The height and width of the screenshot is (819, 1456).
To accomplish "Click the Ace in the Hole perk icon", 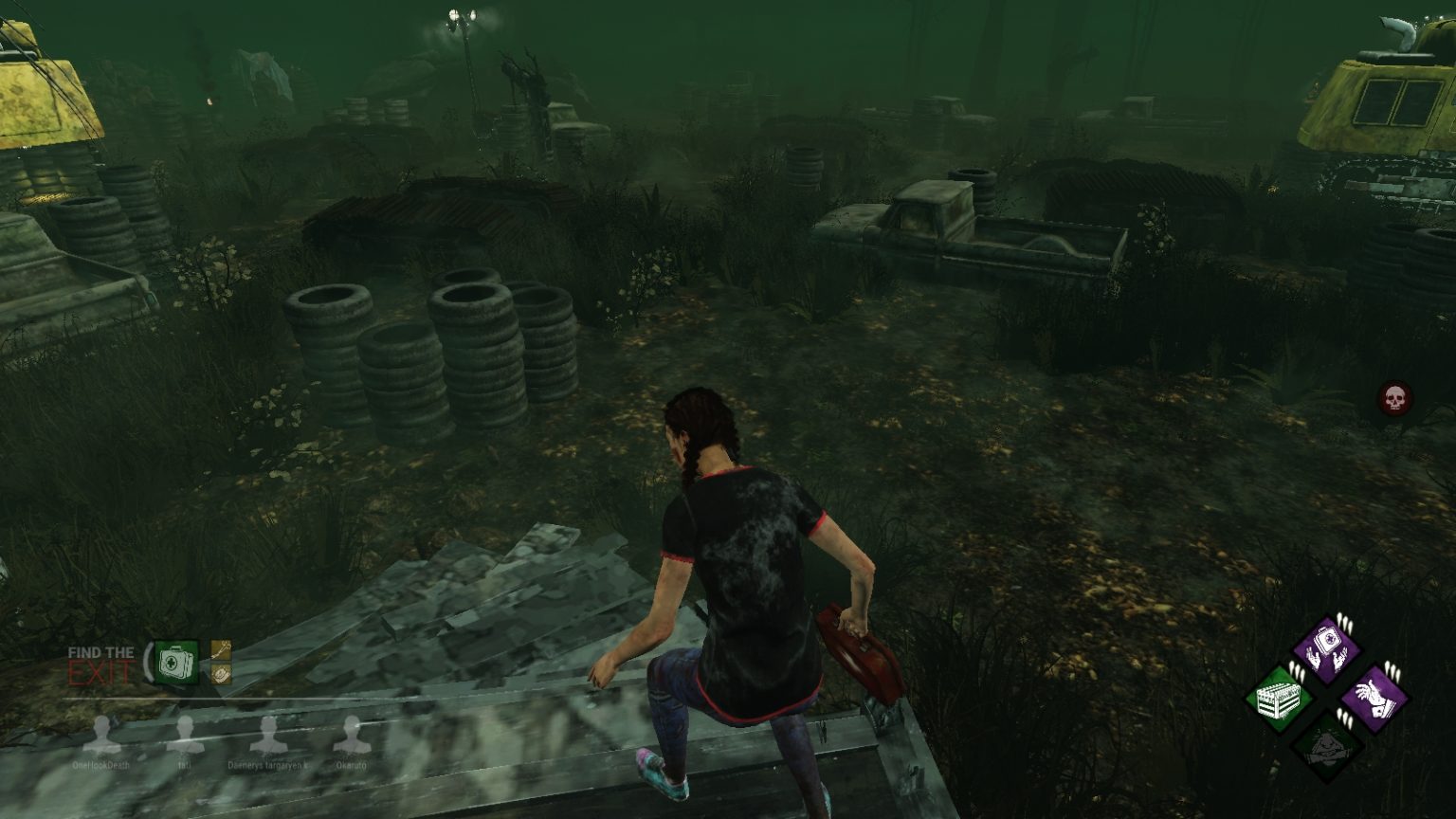I will (x=1374, y=697).
